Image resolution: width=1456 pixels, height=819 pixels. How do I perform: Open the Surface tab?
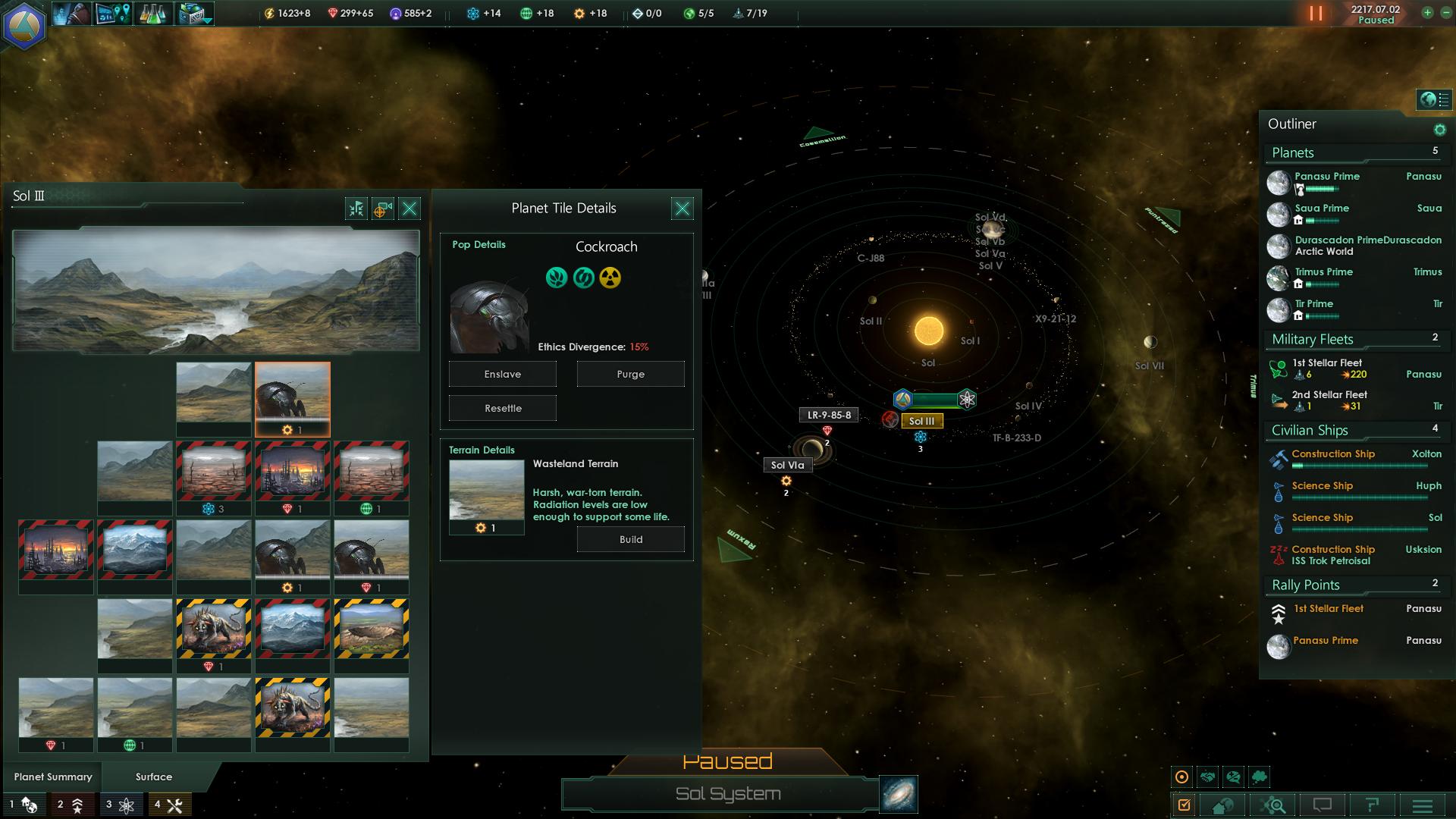click(x=154, y=777)
